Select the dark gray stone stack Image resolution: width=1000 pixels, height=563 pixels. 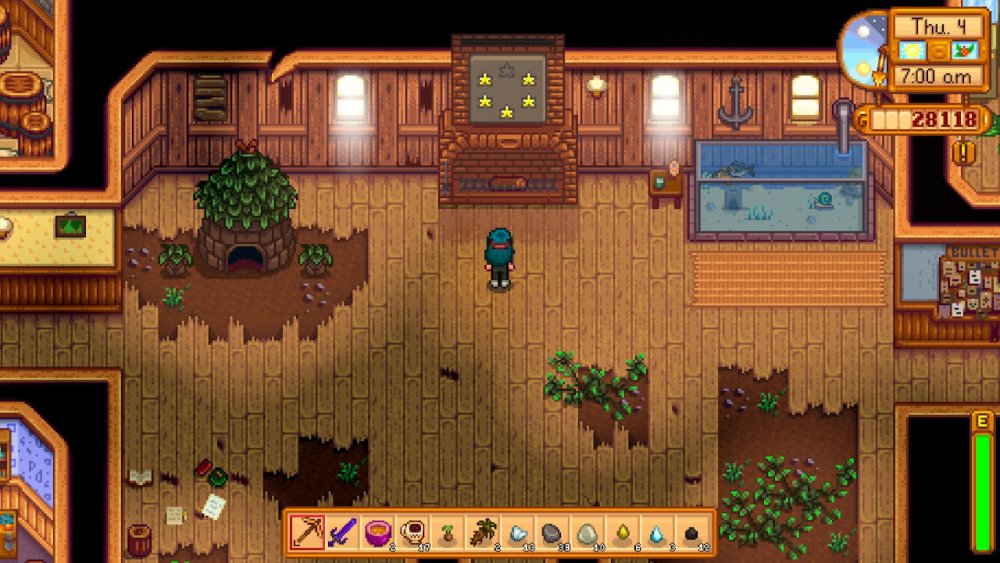coord(552,532)
